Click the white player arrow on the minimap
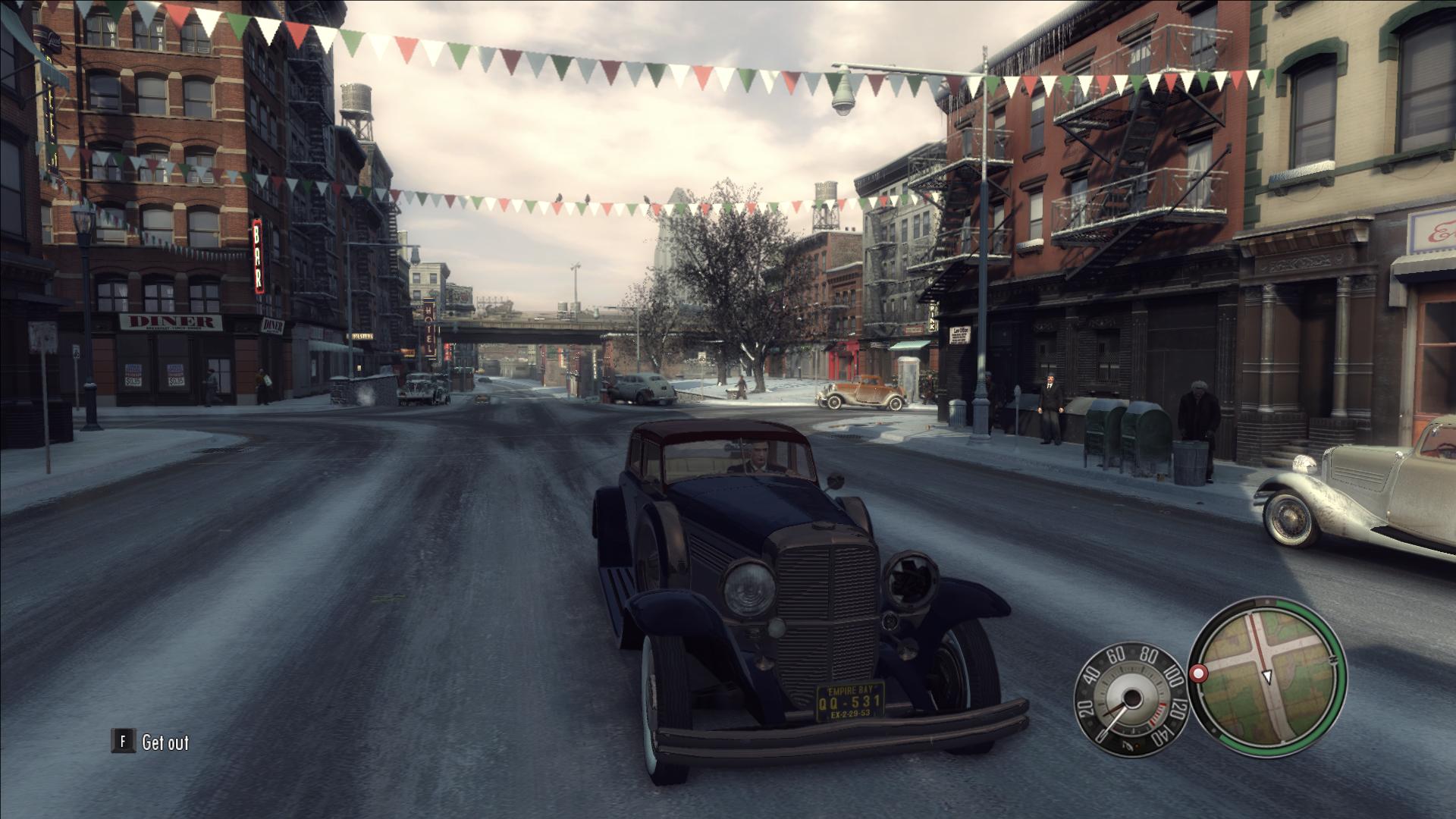1456x819 pixels. pos(1266,676)
